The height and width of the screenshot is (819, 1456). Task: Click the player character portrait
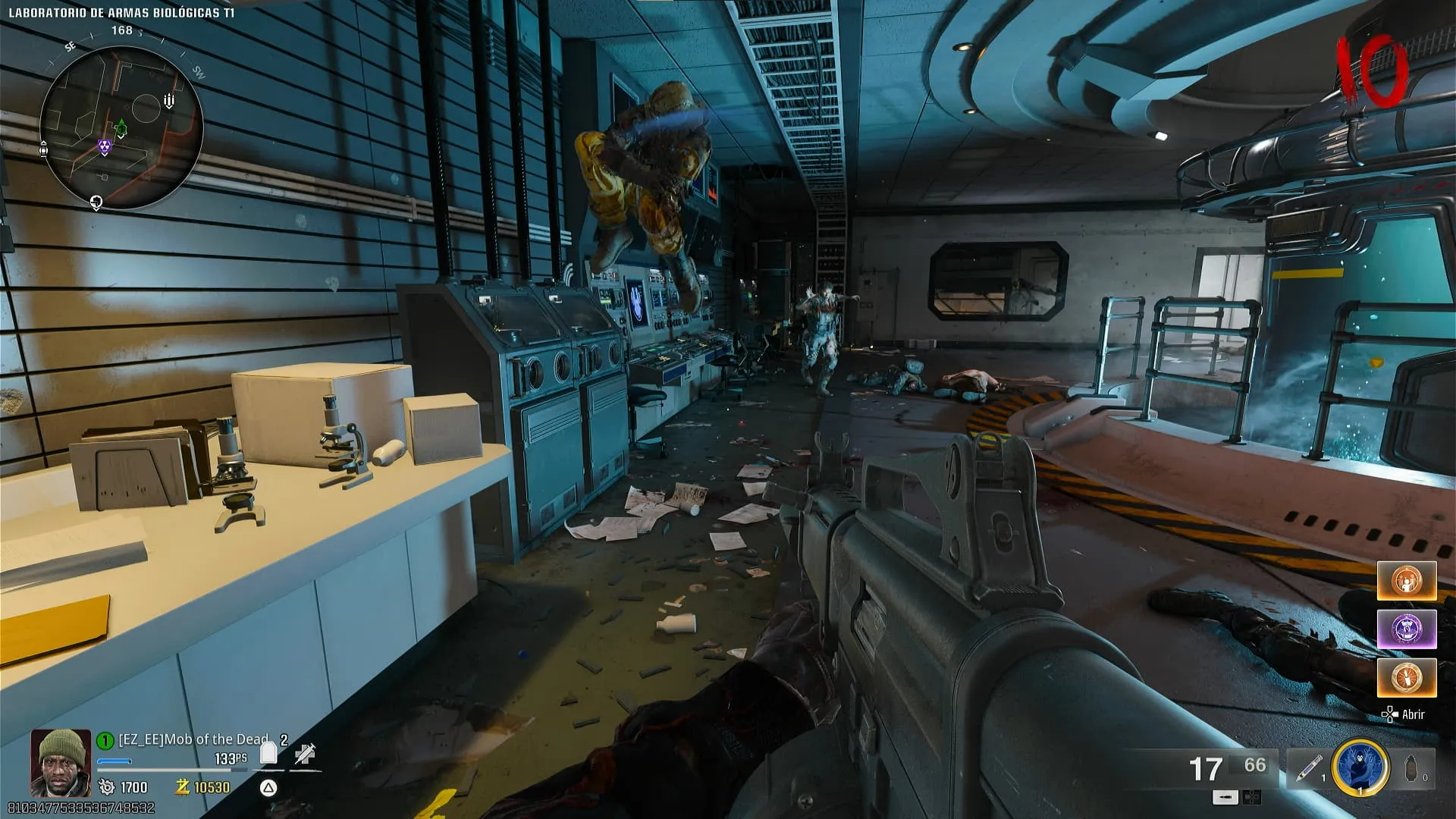(61, 763)
